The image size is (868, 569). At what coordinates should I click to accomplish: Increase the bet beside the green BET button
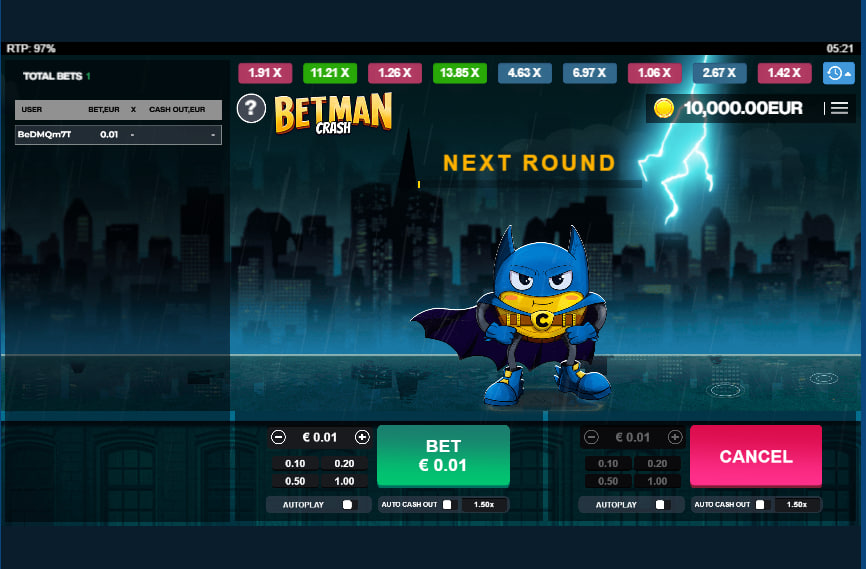[x=362, y=437]
